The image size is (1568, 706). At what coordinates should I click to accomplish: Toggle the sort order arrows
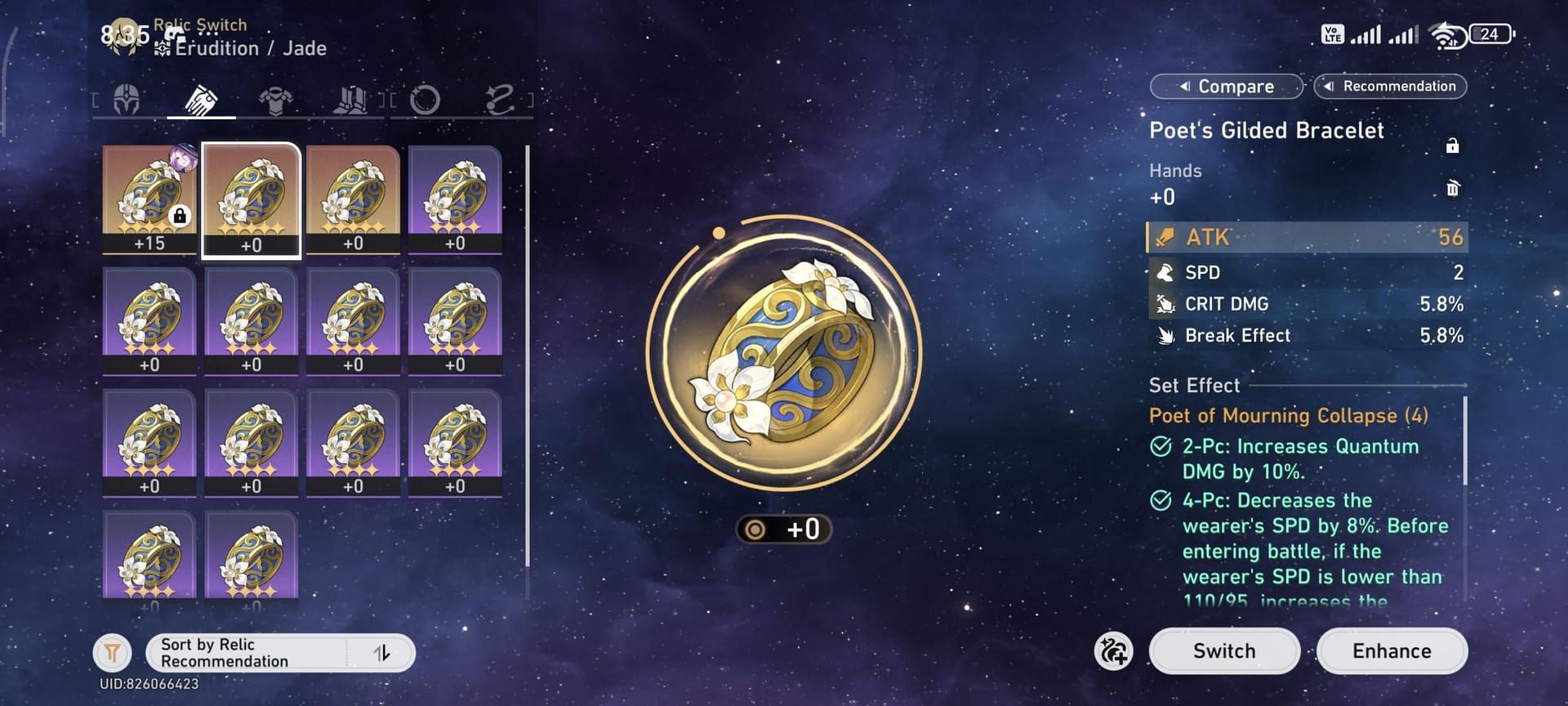click(381, 653)
